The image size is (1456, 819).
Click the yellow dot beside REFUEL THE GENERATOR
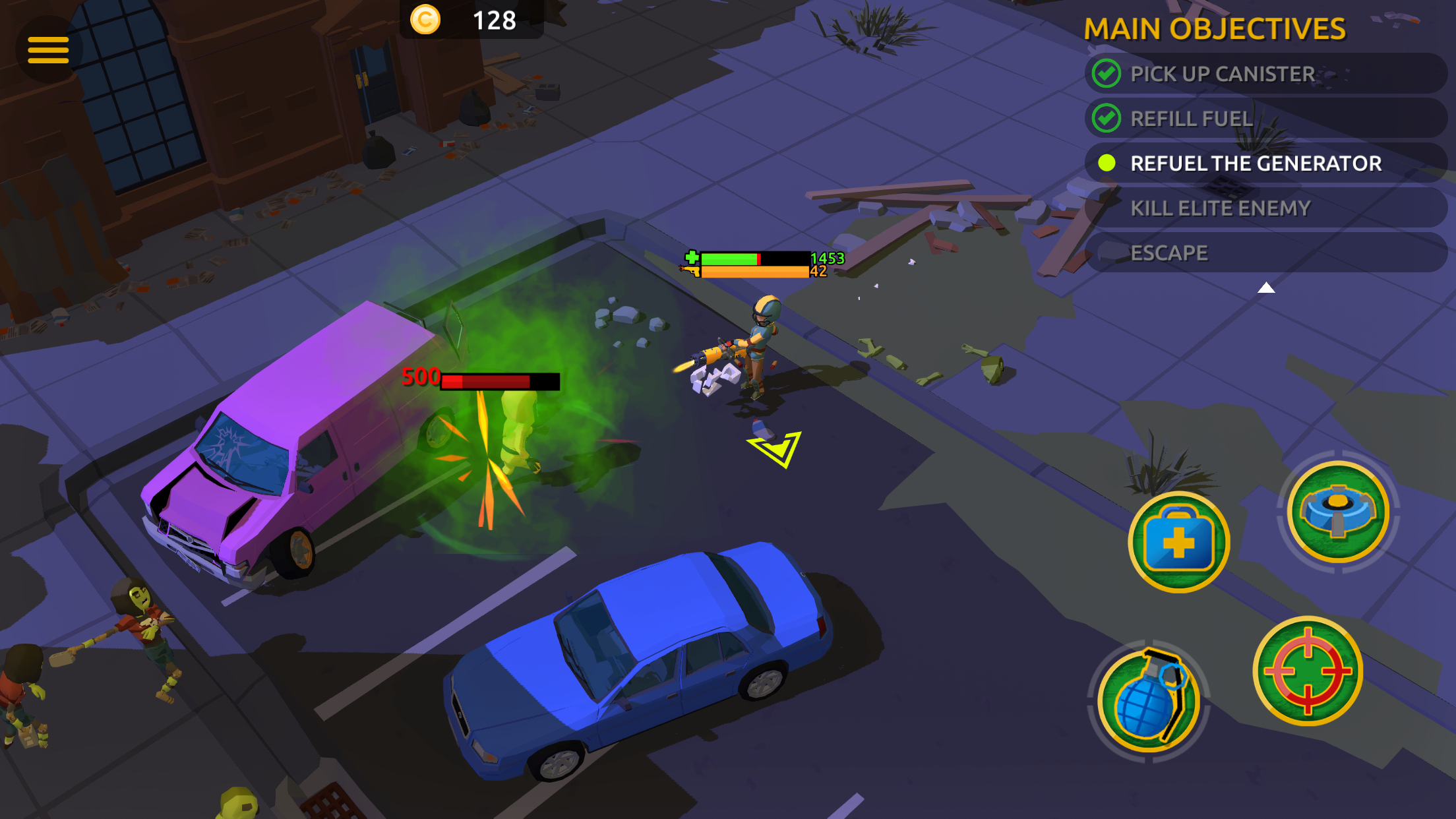click(x=1106, y=163)
